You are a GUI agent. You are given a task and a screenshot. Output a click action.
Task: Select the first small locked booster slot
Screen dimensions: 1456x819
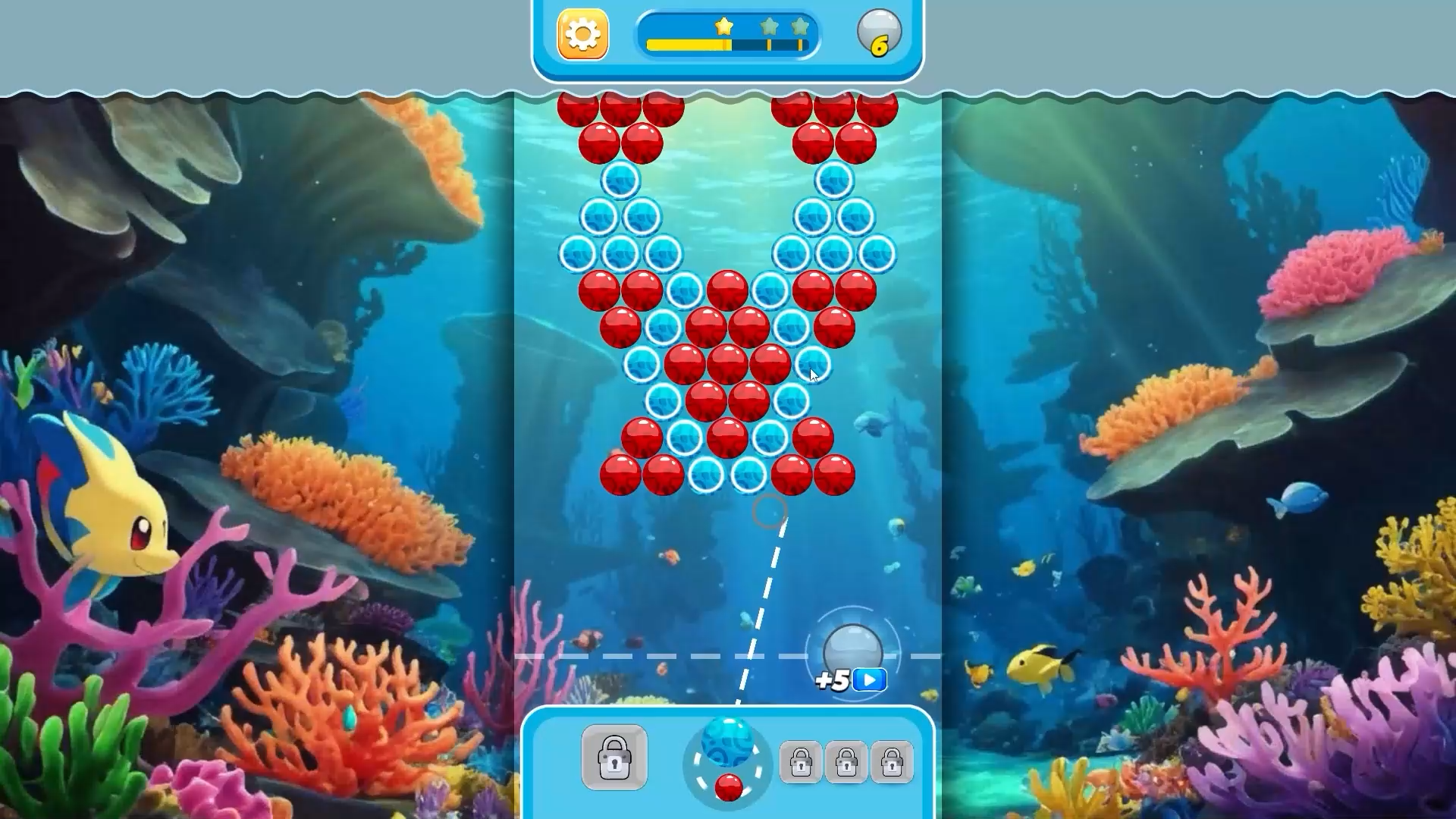coord(802,761)
